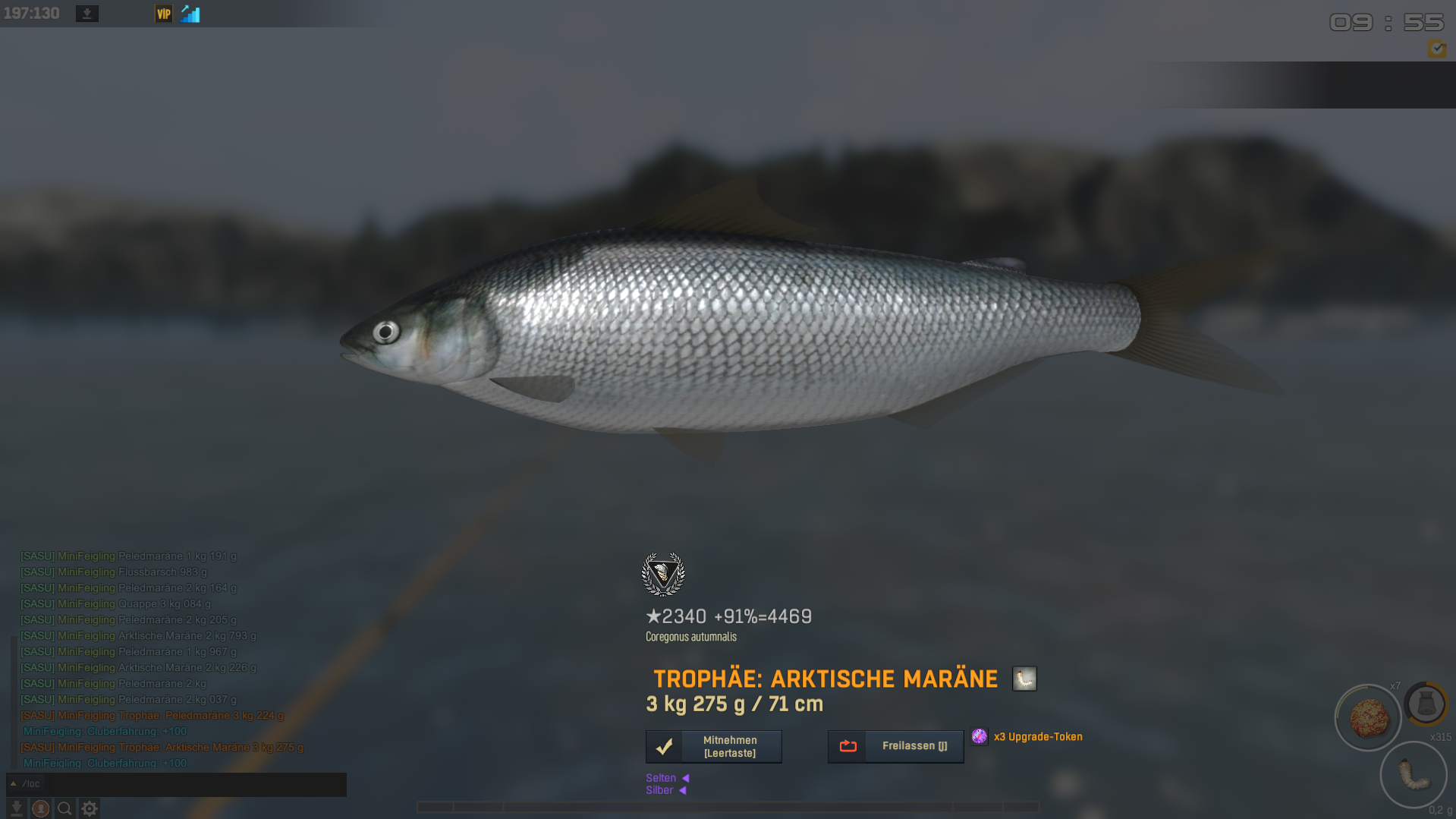
Task: Click the top bar download arrow button
Action: 87,14
